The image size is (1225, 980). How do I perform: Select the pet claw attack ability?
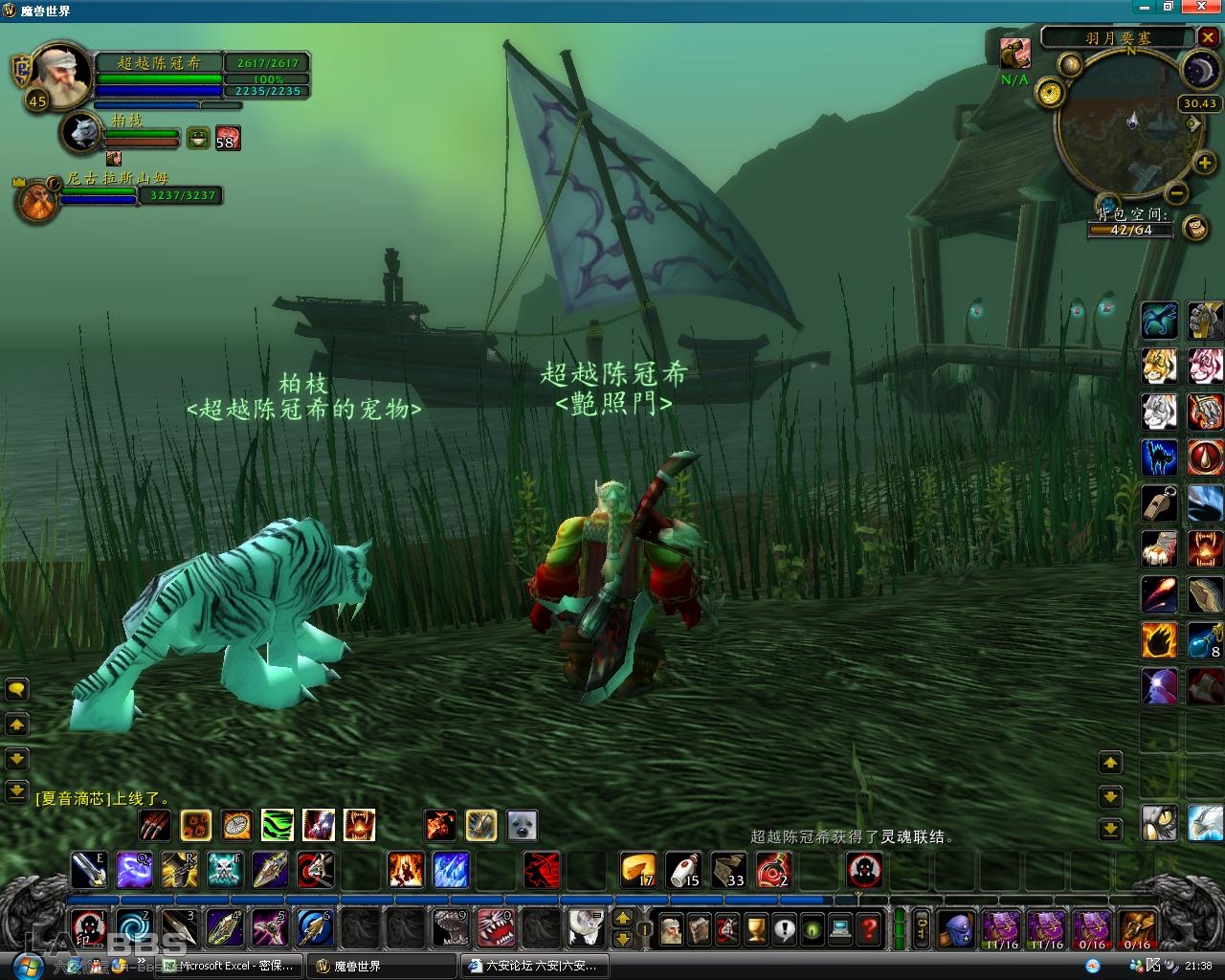(x=155, y=825)
